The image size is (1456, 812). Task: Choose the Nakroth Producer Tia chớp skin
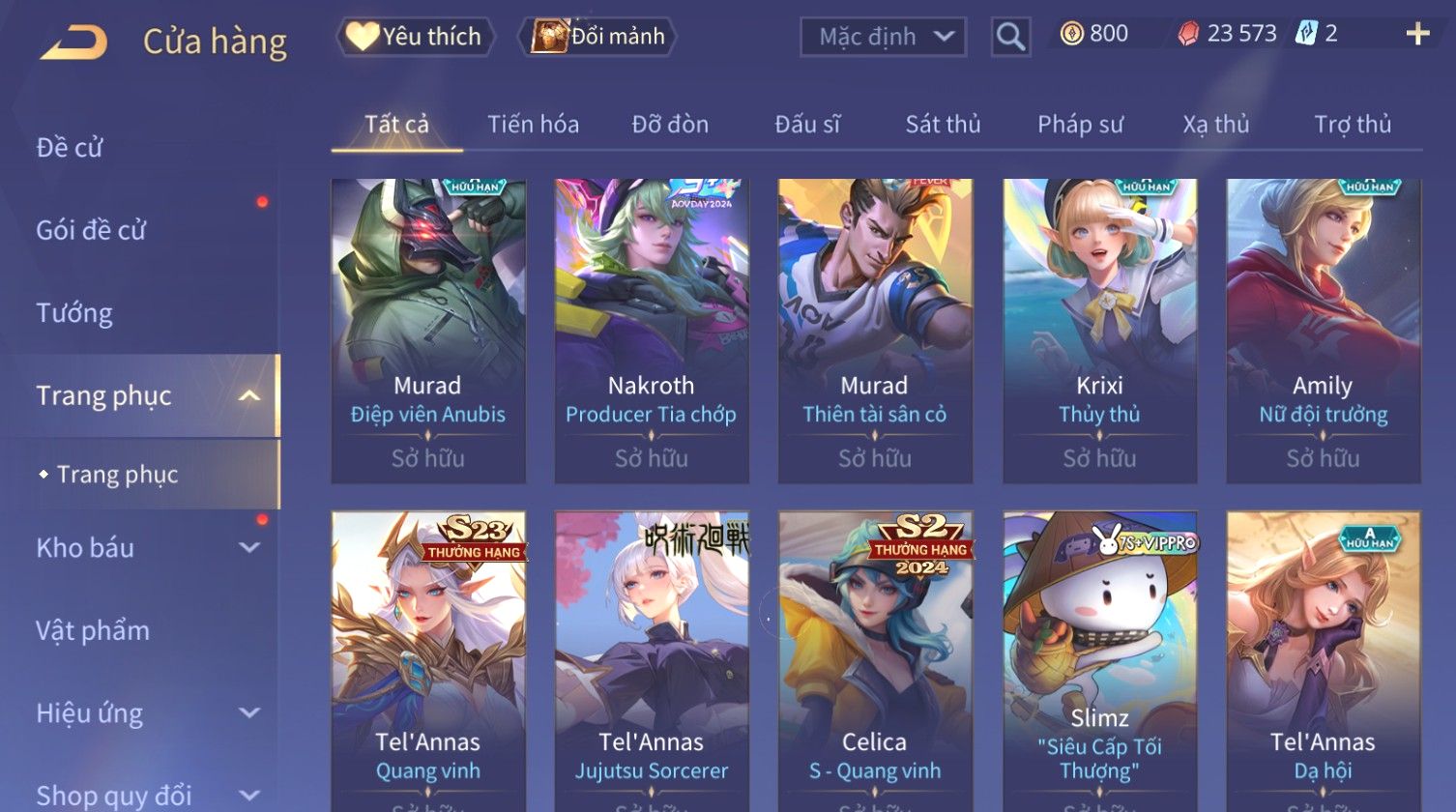click(x=652, y=329)
